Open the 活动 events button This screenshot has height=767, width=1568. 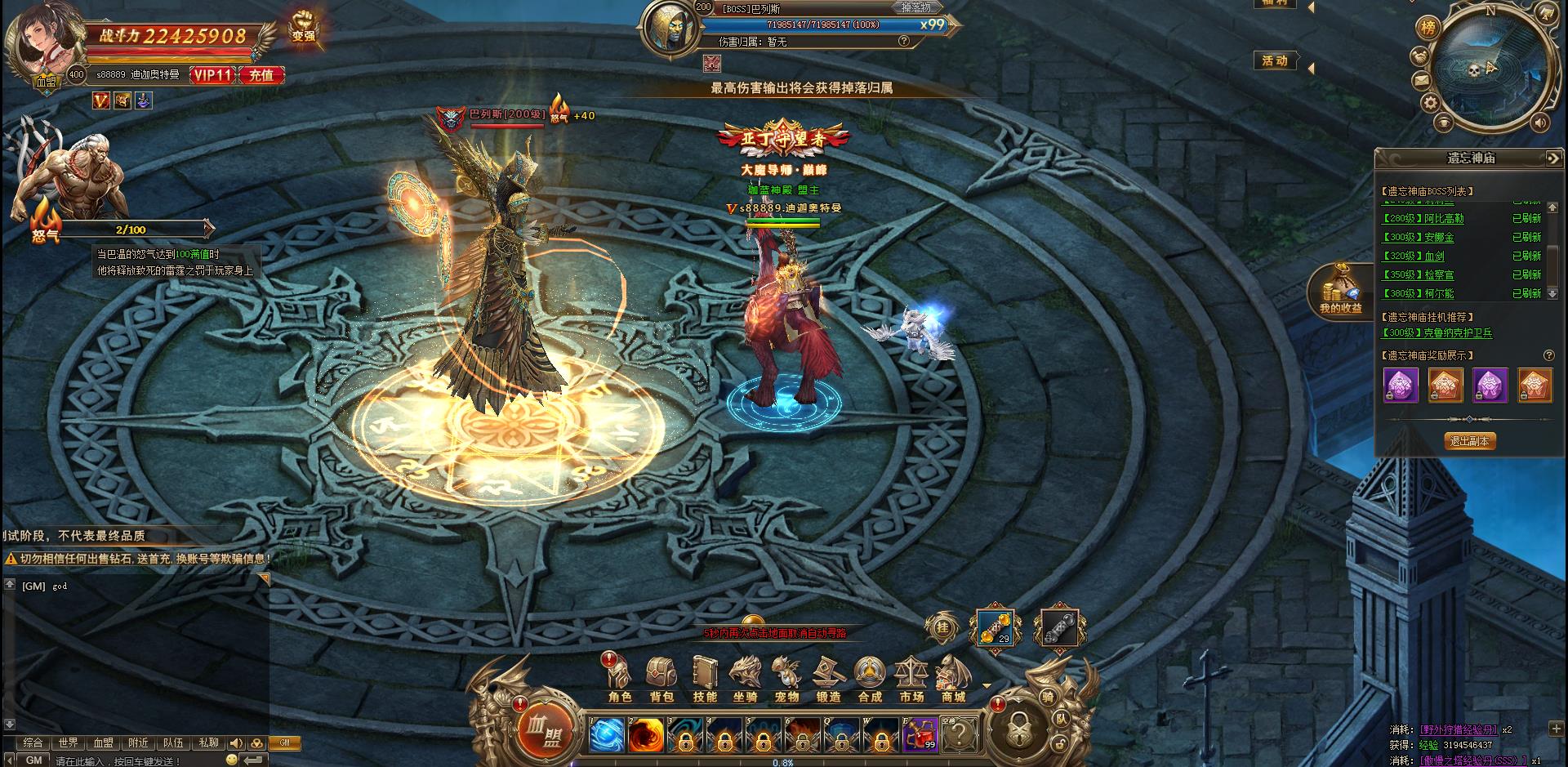coord(1275,61)
